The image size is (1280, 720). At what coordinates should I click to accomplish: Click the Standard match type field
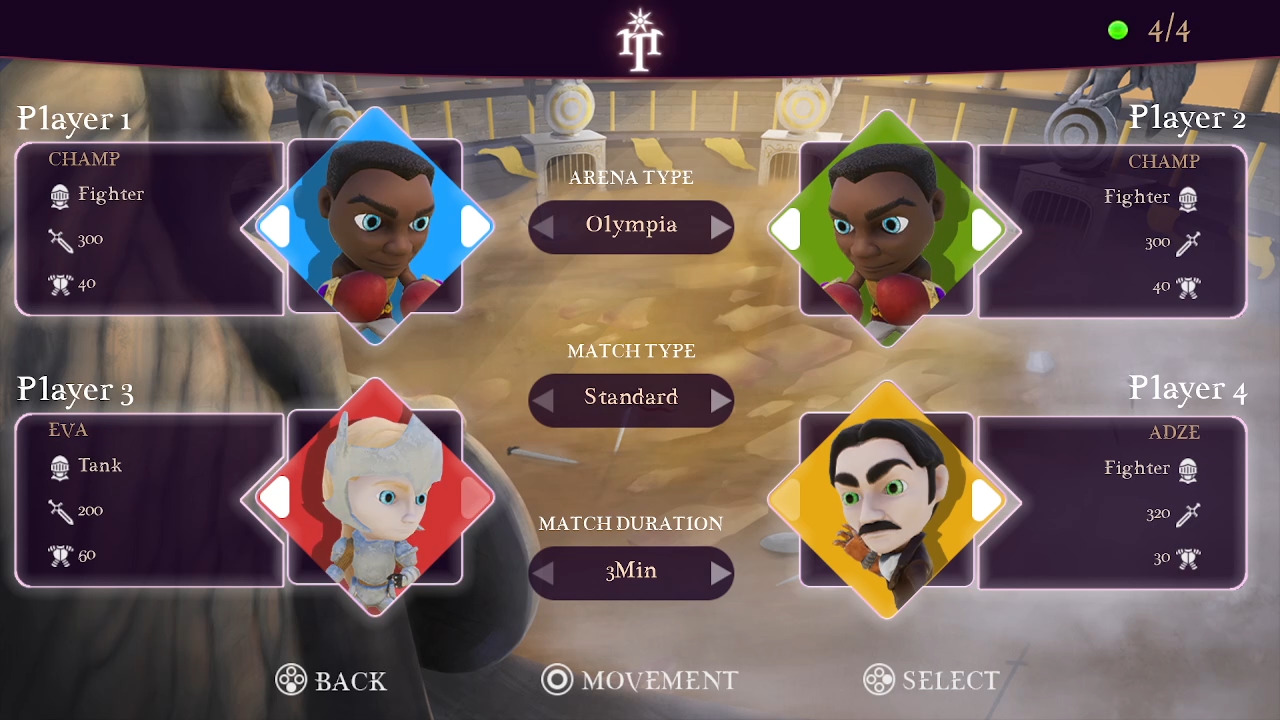631,398
